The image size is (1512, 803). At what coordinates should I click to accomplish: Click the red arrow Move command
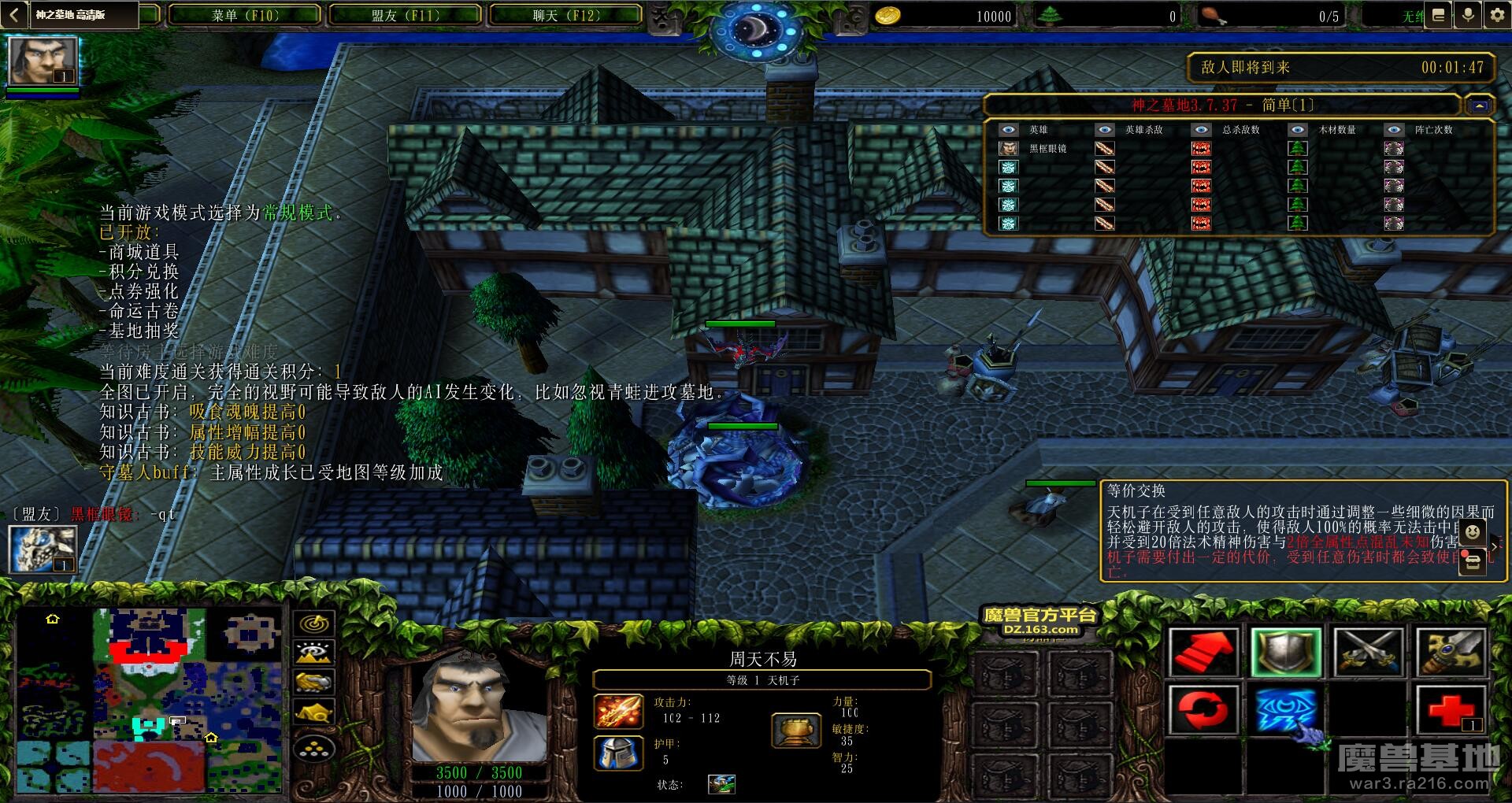[x=1202, y=652]
